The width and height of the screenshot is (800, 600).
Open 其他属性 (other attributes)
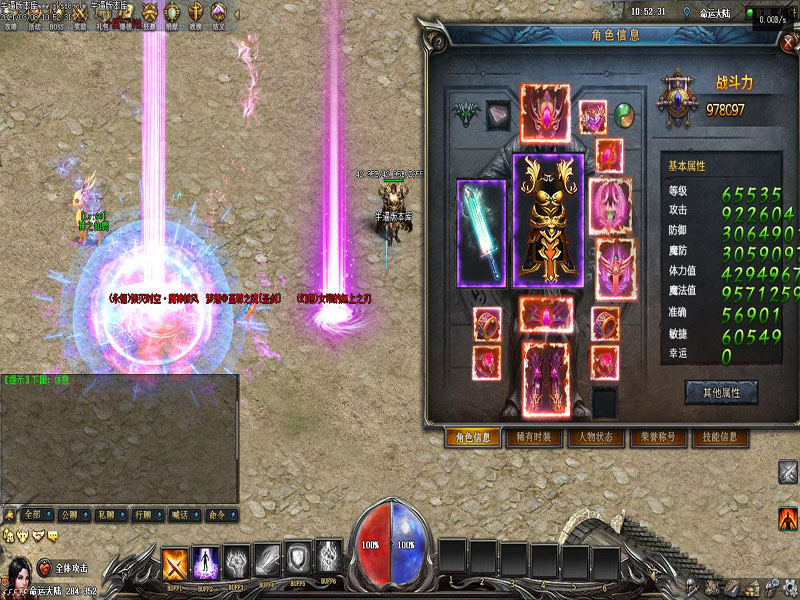click(x=720, y=392)
